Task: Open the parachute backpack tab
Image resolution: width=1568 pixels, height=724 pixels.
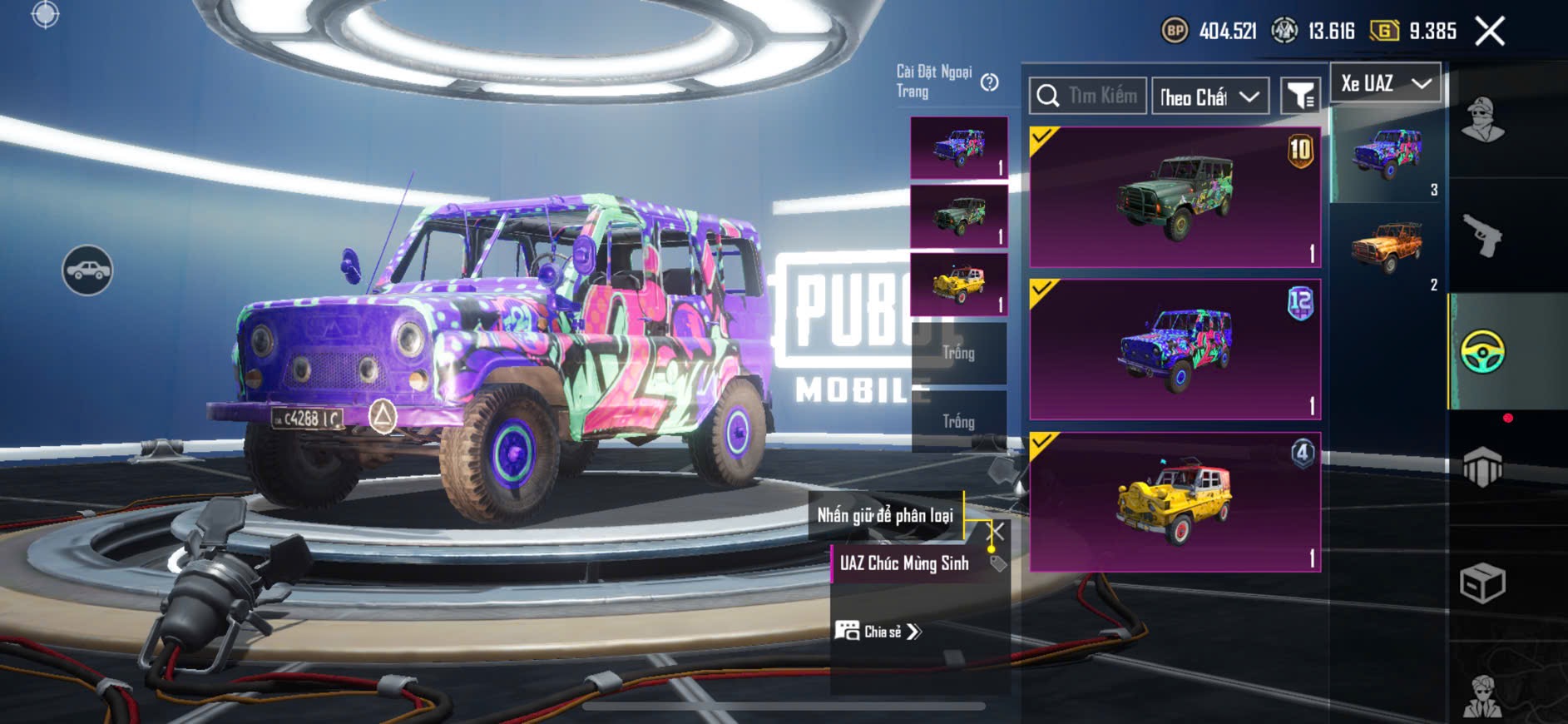Action: coord(1482,467)
